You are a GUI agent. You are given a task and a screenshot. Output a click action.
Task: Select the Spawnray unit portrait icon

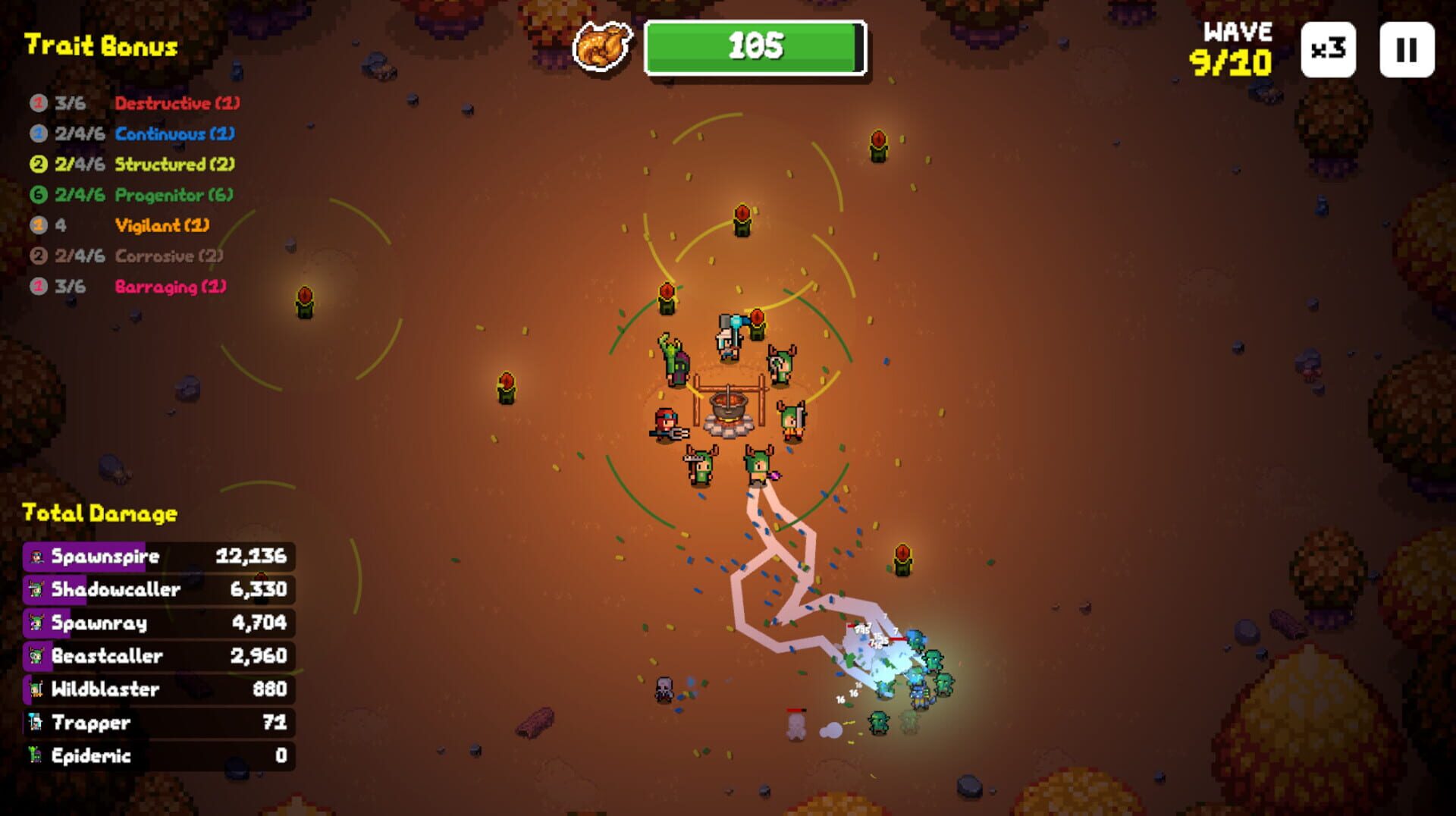[36, 623]
